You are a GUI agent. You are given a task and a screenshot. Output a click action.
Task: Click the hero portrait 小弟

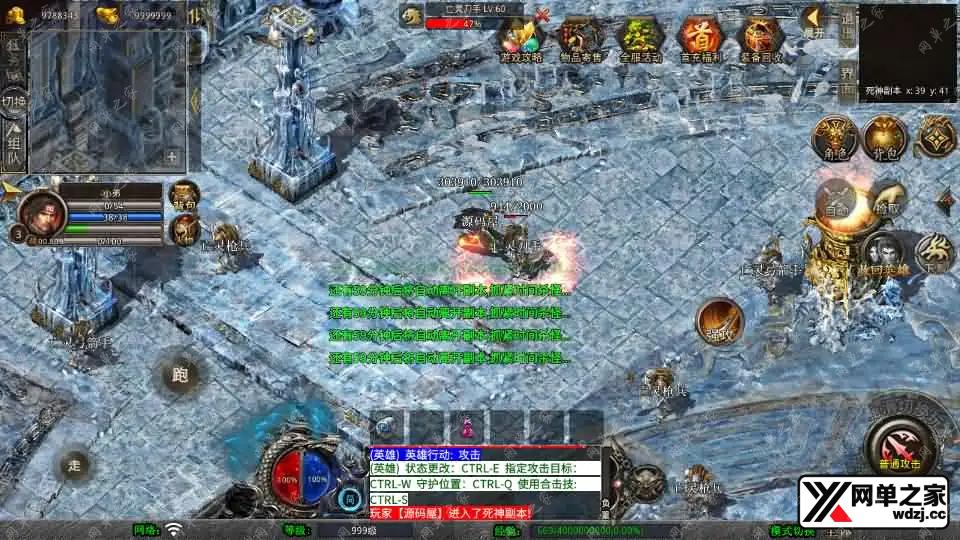click(x=41, y=212)
